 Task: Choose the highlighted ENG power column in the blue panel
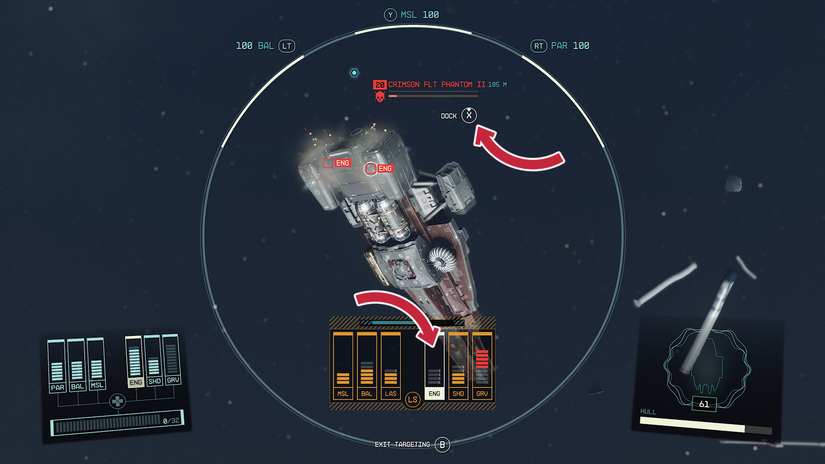tap(134, 360)
